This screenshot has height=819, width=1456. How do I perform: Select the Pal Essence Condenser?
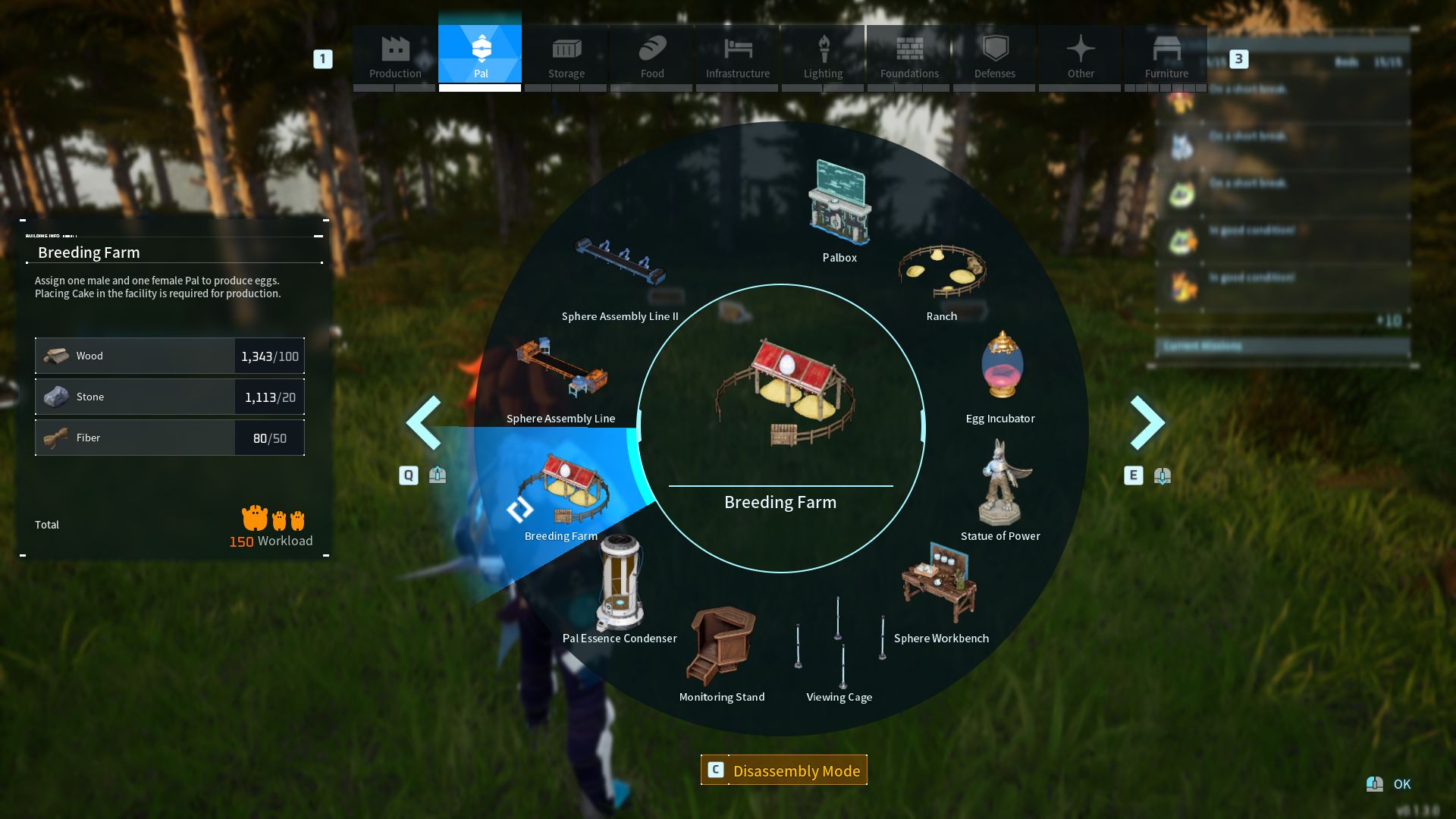[x=620, y=588]
